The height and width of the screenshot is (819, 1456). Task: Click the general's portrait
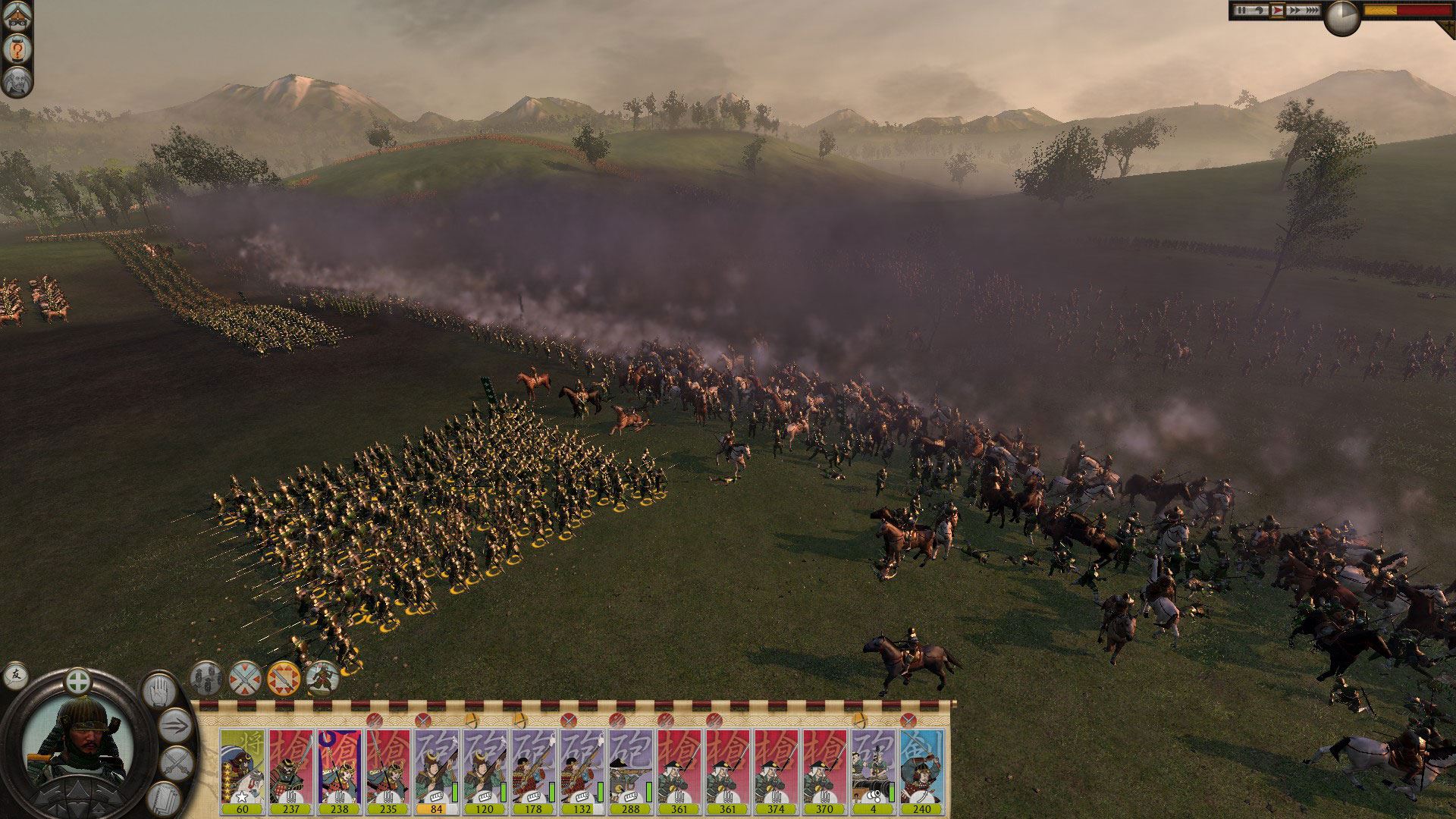tap(78, 742)
